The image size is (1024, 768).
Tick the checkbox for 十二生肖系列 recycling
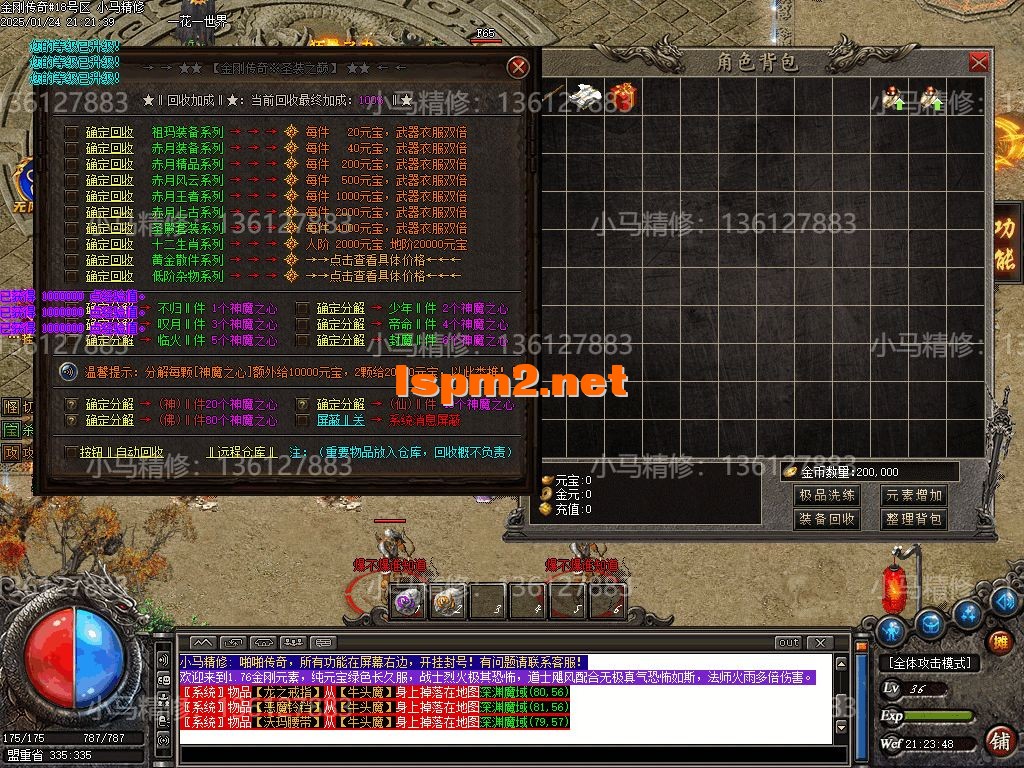pos(71,244)
